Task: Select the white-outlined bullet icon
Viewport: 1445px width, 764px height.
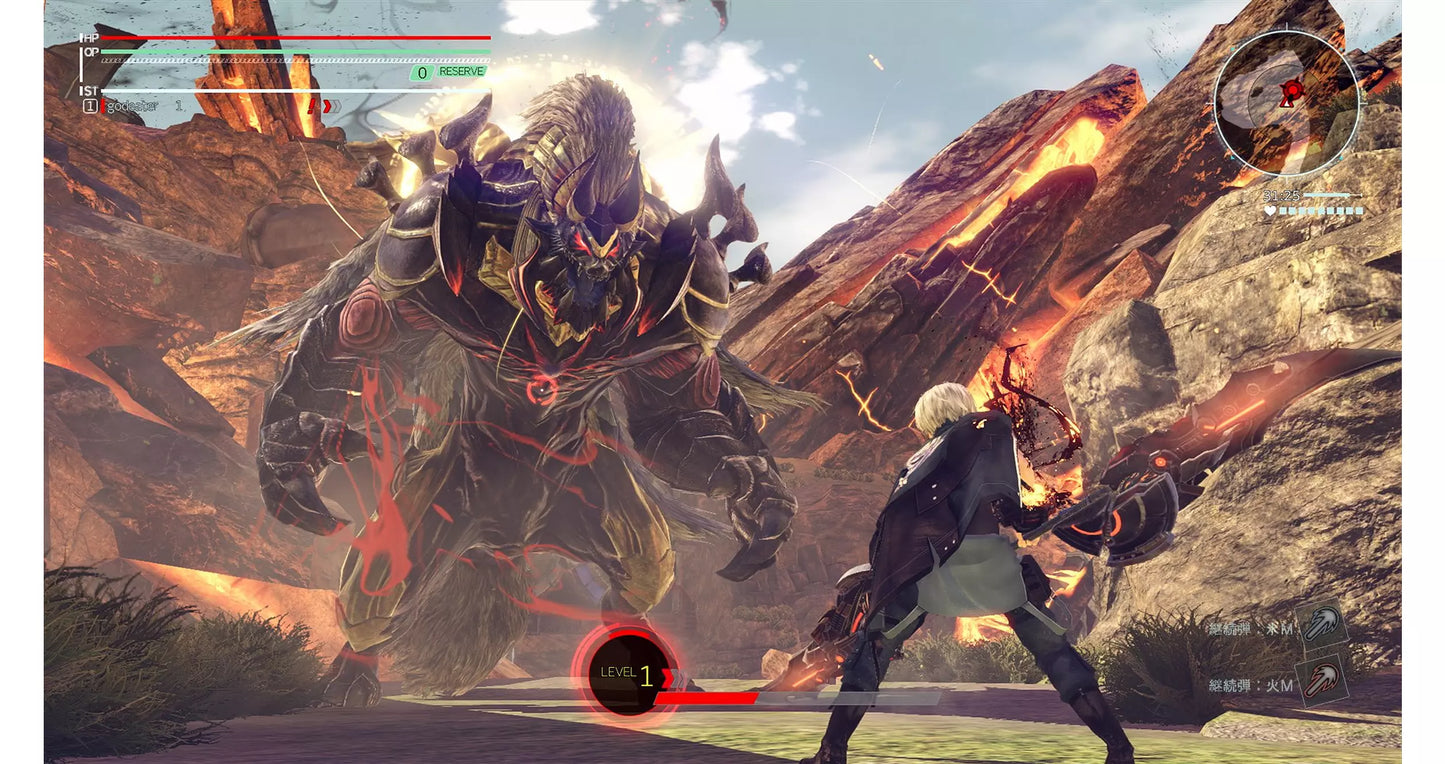Action: [1322, 626]
